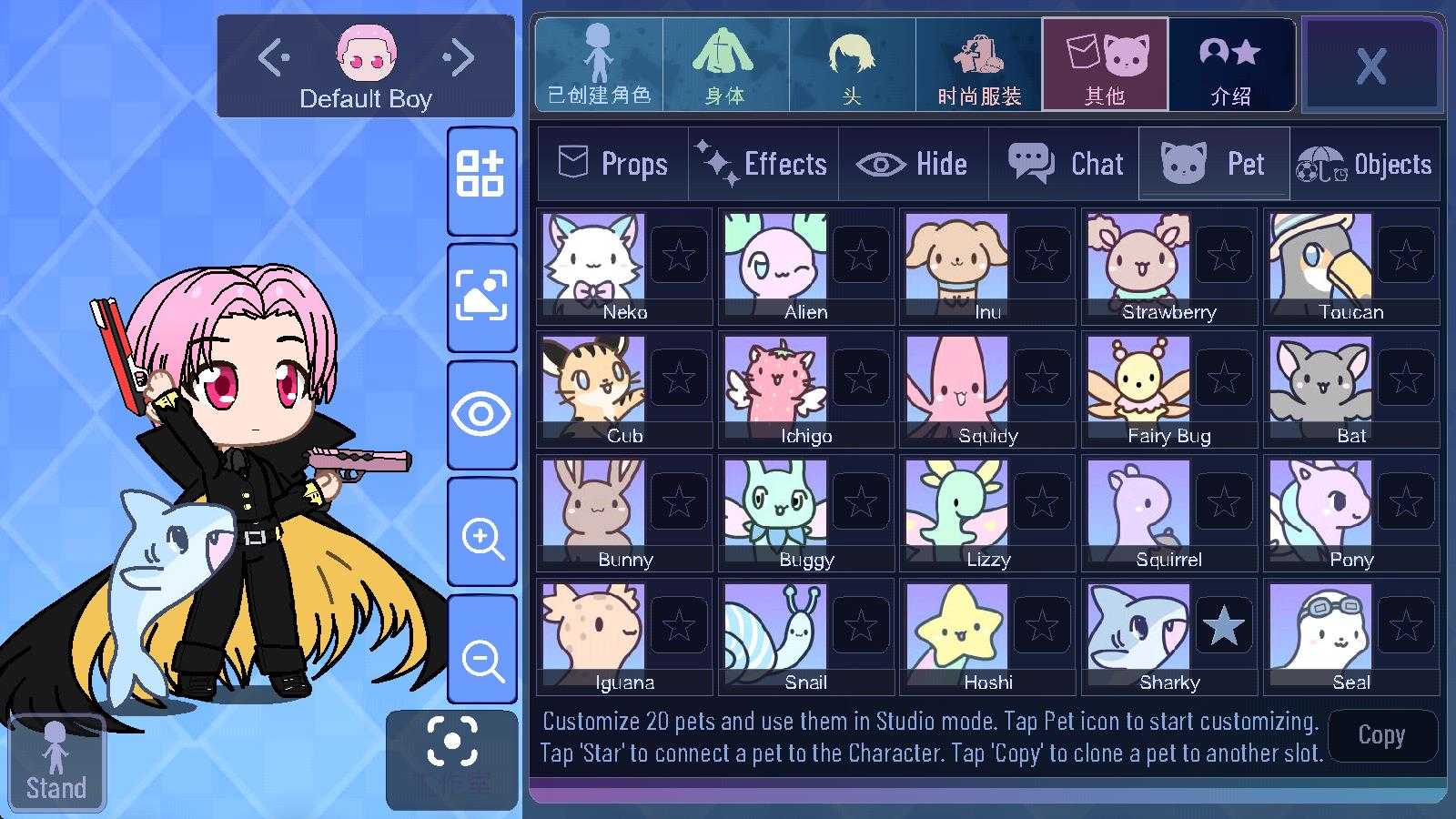Zoom in on the character preview
Screen dimensions: 1456x819
point(482,537)
